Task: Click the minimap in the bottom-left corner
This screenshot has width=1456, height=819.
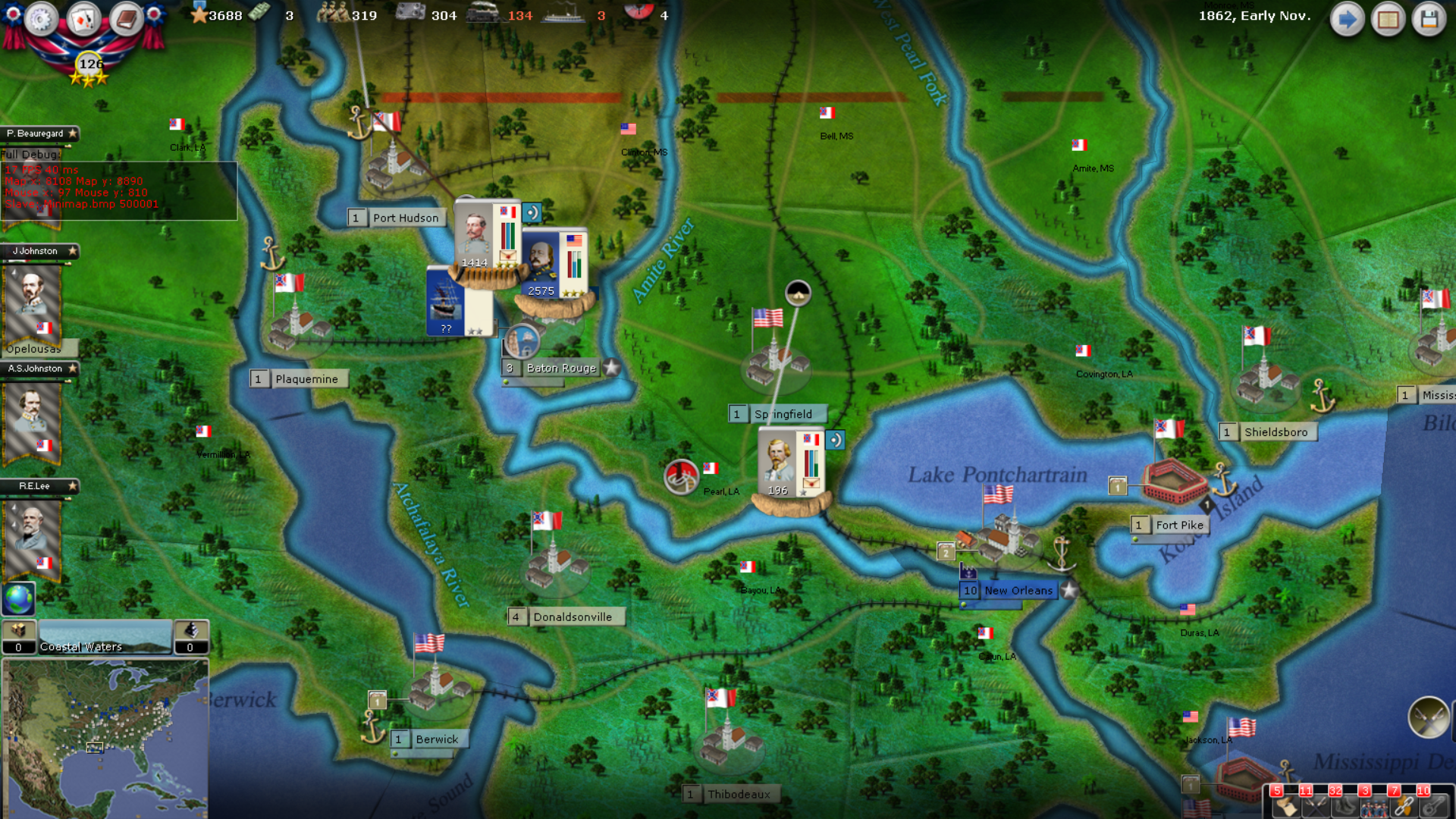Action: pos(106,736)
